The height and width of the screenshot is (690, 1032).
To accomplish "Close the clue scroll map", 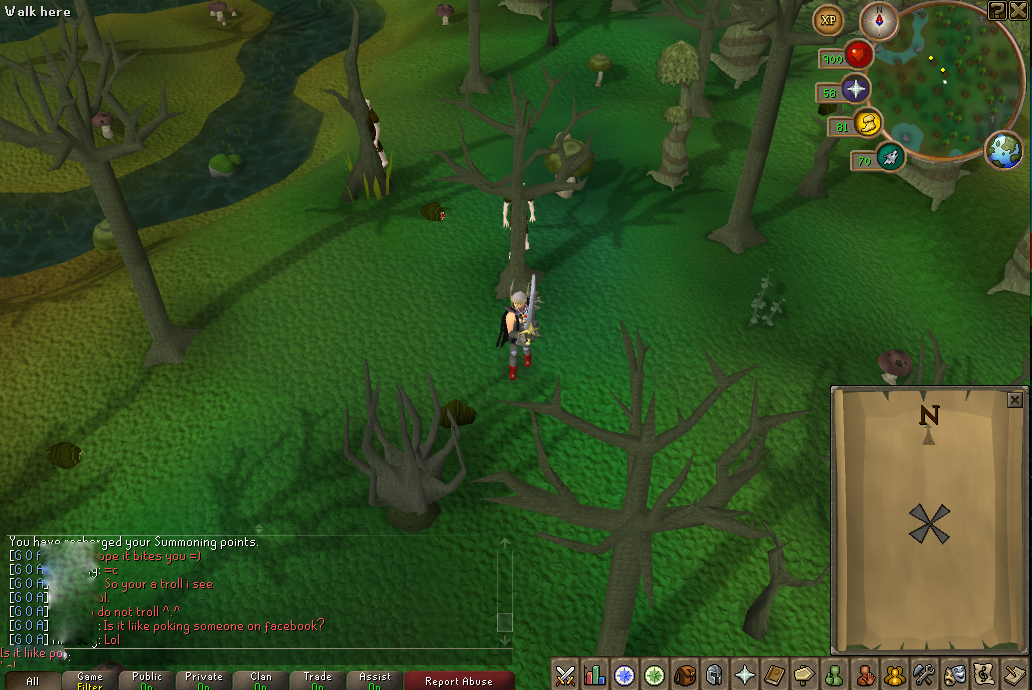I will point(1015,400).
